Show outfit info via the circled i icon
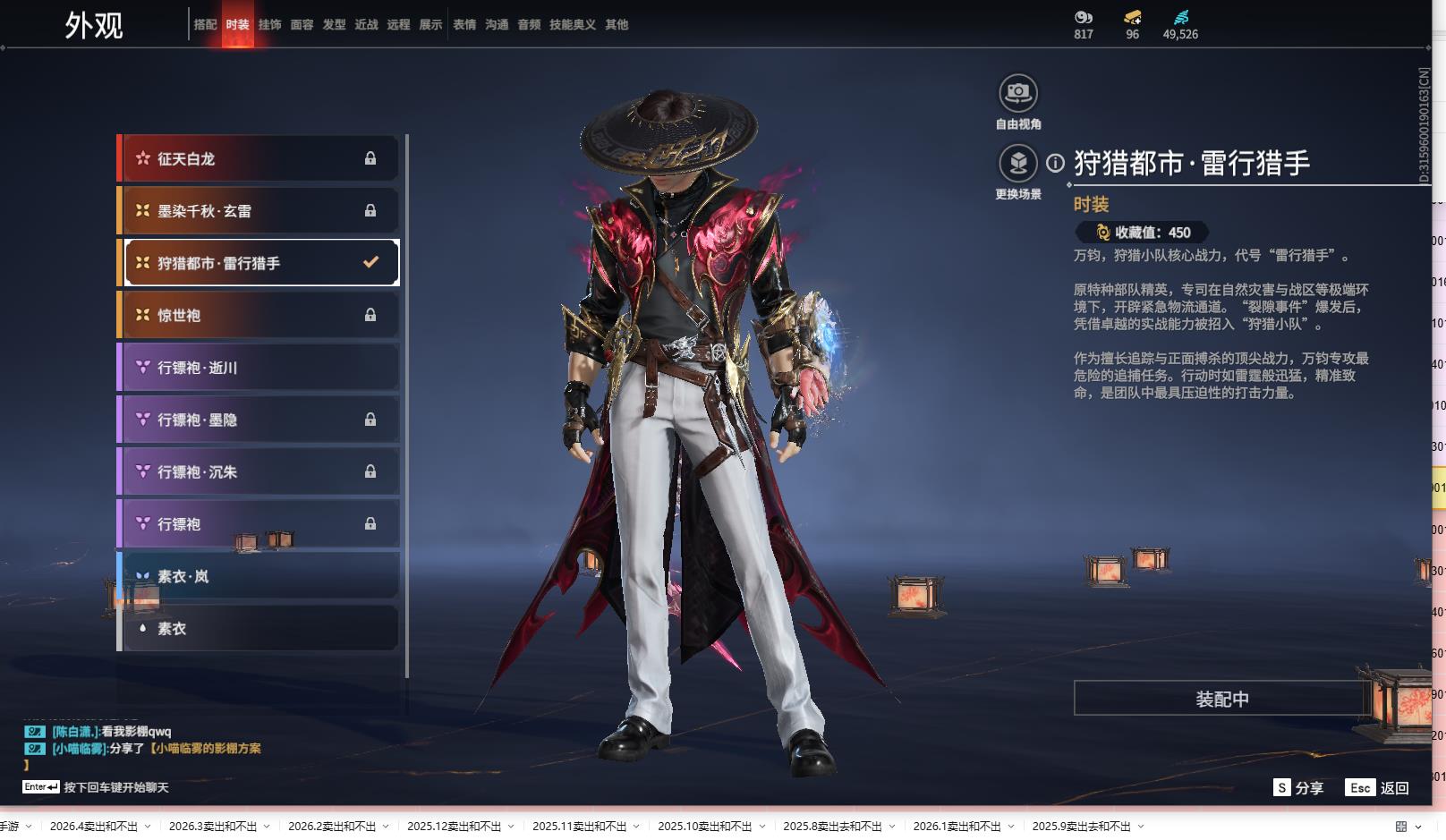 1056,163
